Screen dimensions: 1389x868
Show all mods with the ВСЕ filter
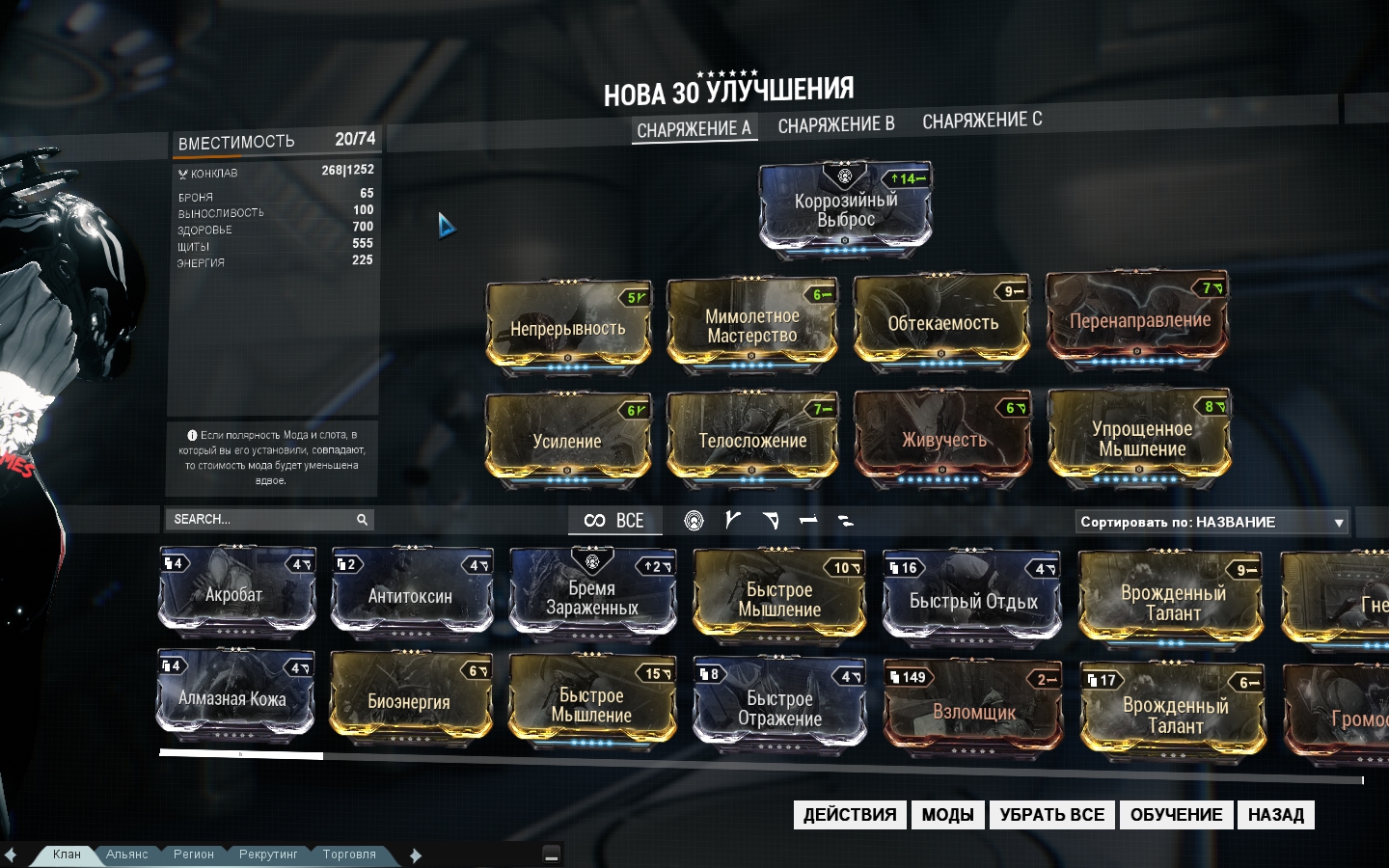[x=614, y=521]
